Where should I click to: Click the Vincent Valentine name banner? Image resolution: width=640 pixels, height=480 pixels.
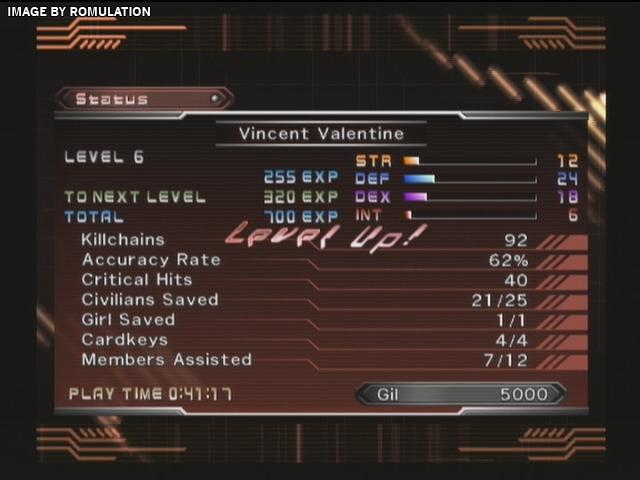(x=321, y=133)
